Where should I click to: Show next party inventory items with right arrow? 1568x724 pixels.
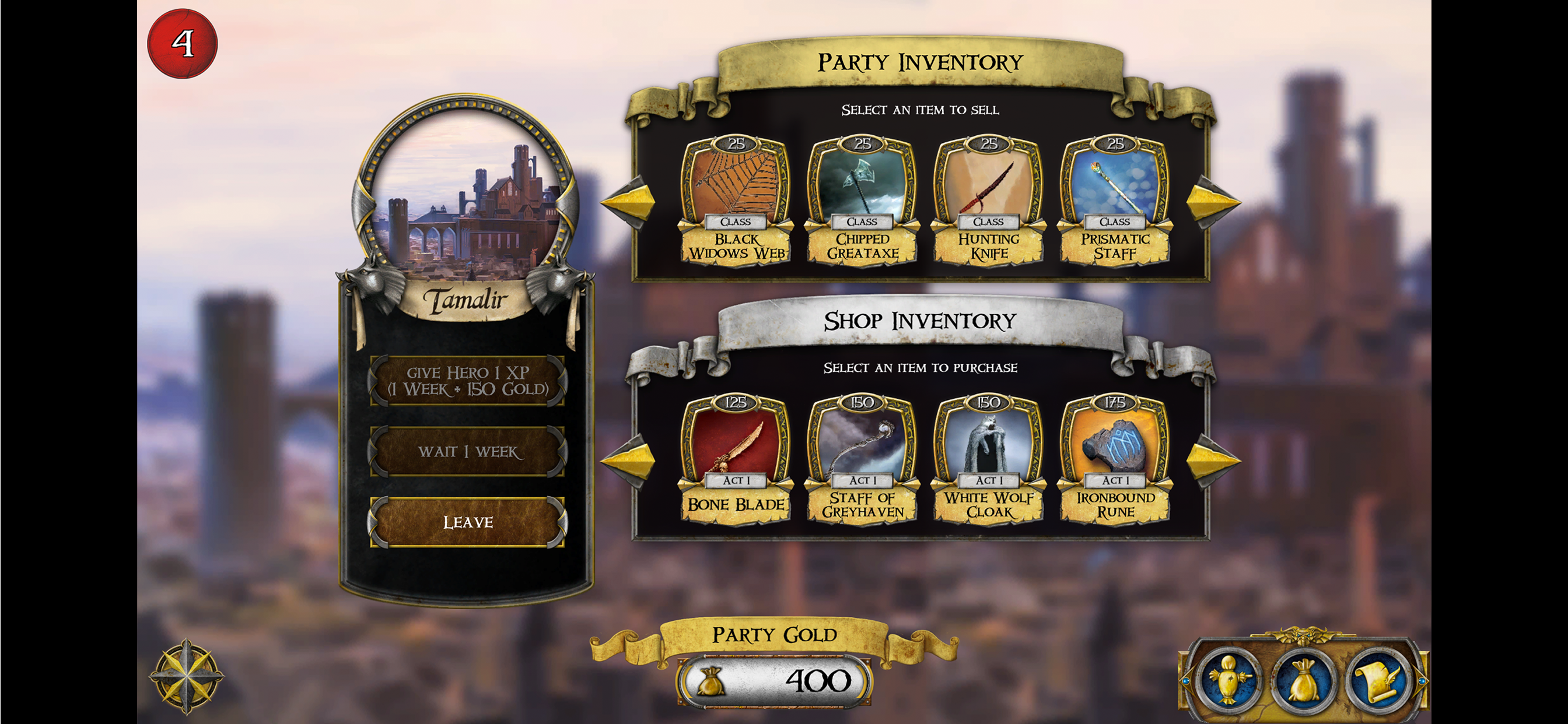click(x=1212, y=202)
